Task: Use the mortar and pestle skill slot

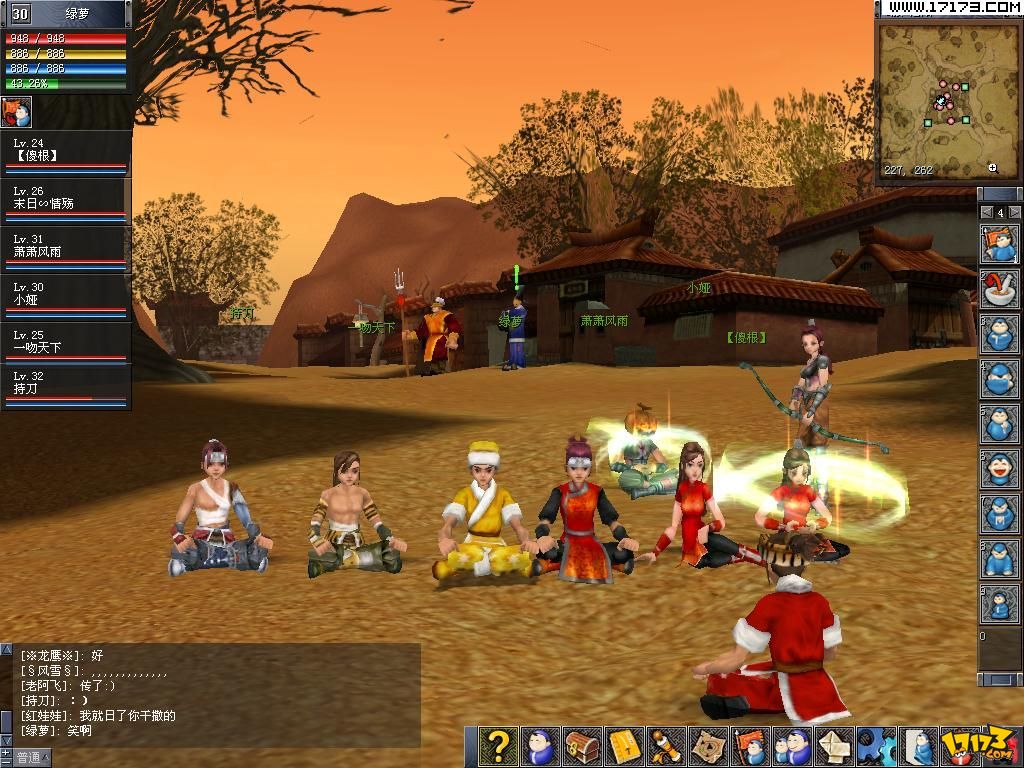Action: (x=999, y=289)
